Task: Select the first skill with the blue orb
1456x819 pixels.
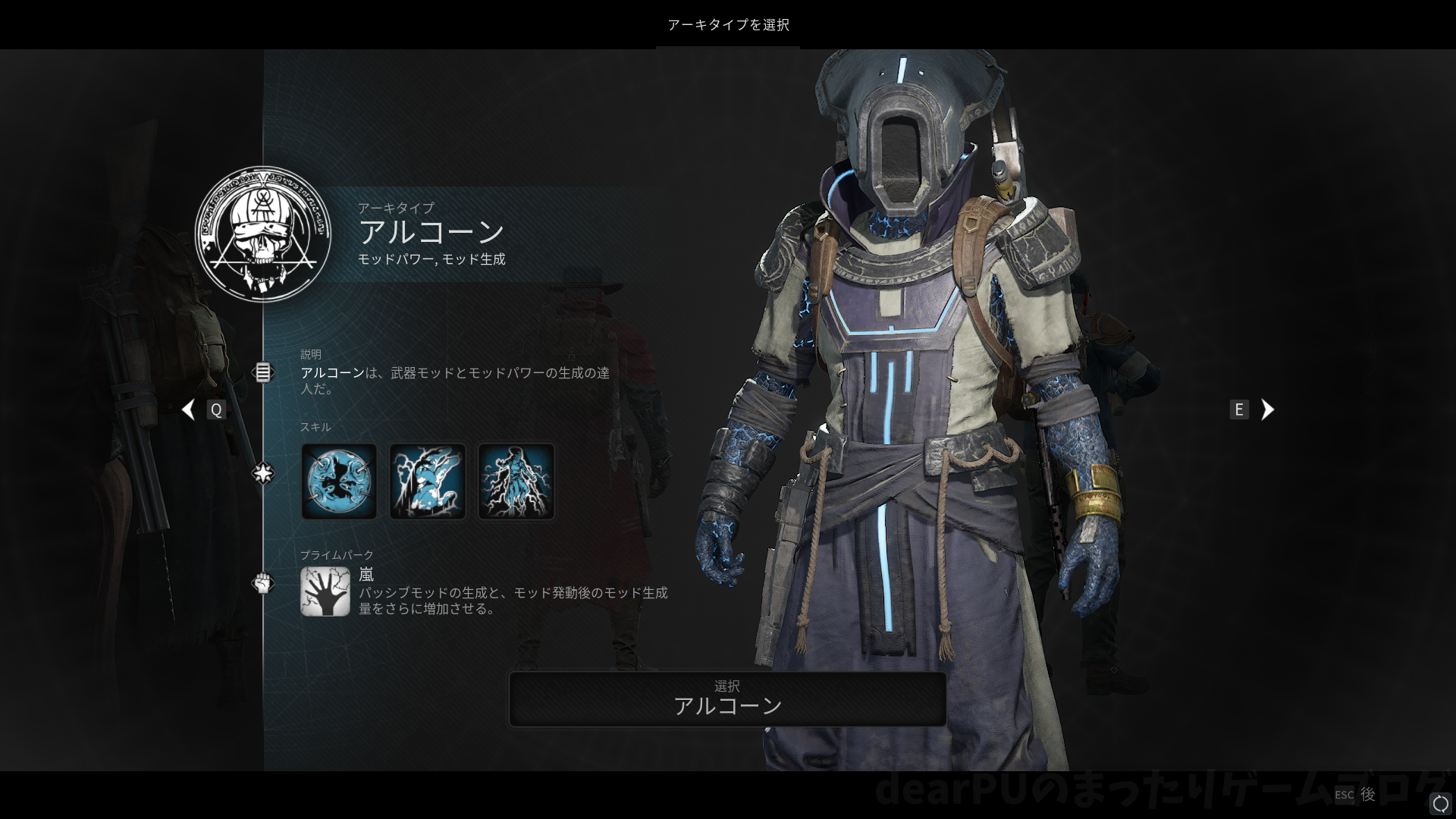Action: (339, 482)
